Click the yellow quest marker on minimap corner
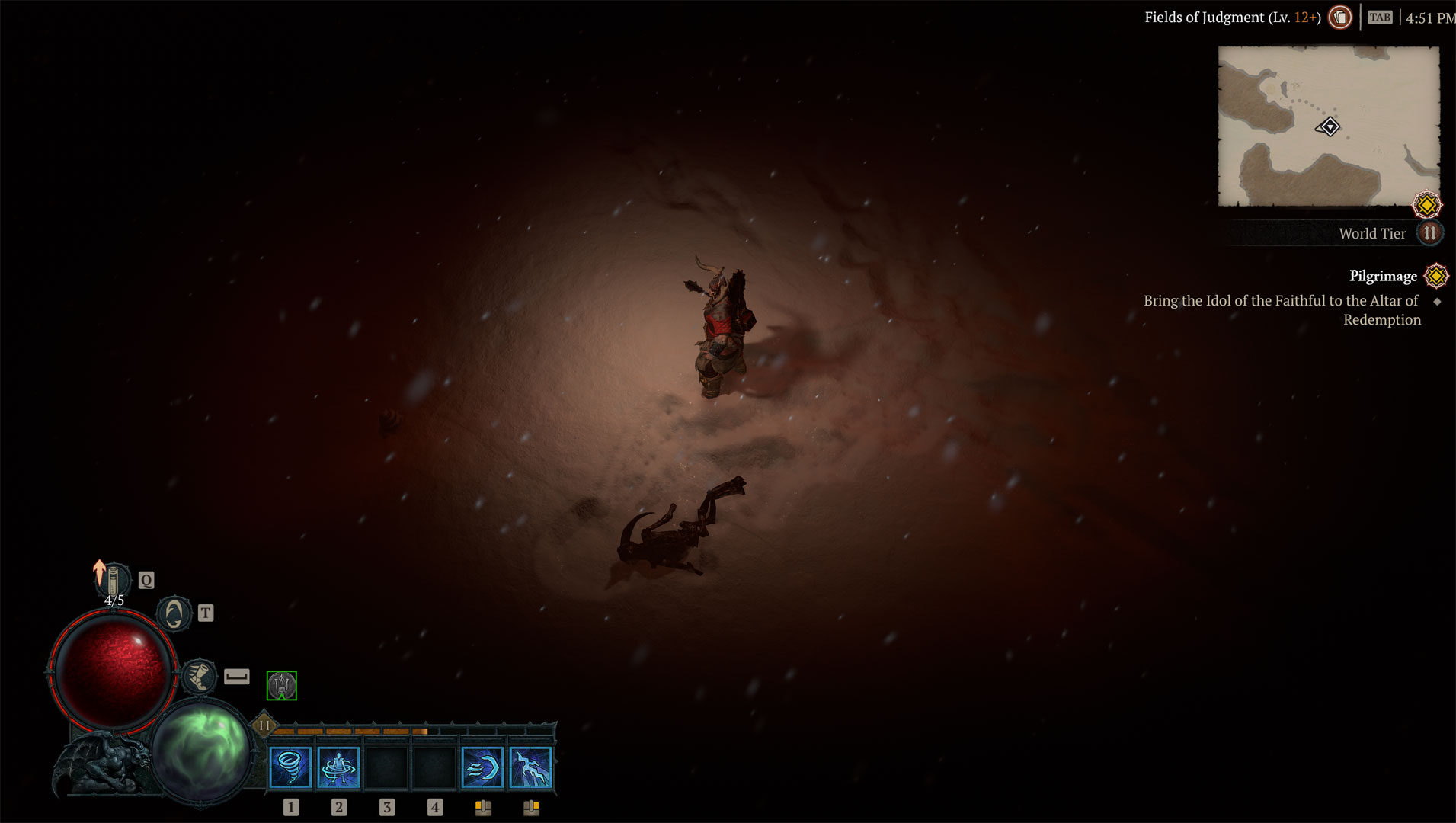This screenshot has width=1456, height=823. (x=1427, y=205)
